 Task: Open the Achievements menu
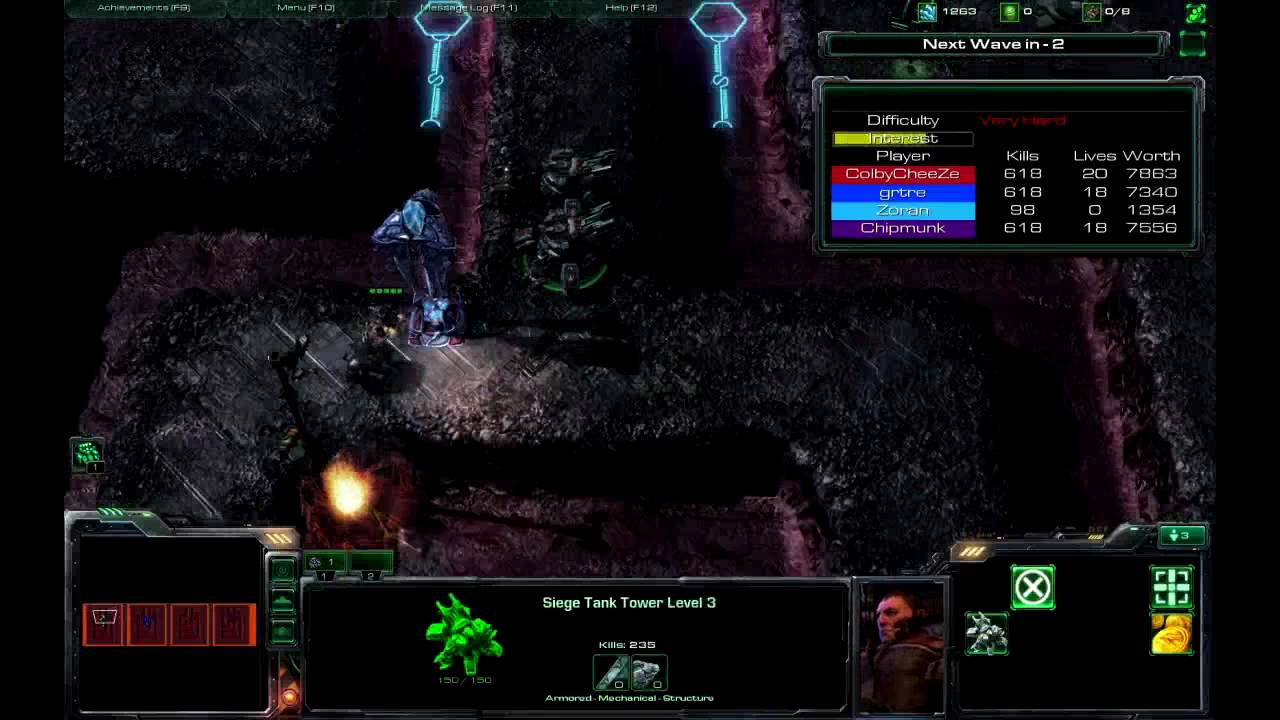tap(144, 8)
